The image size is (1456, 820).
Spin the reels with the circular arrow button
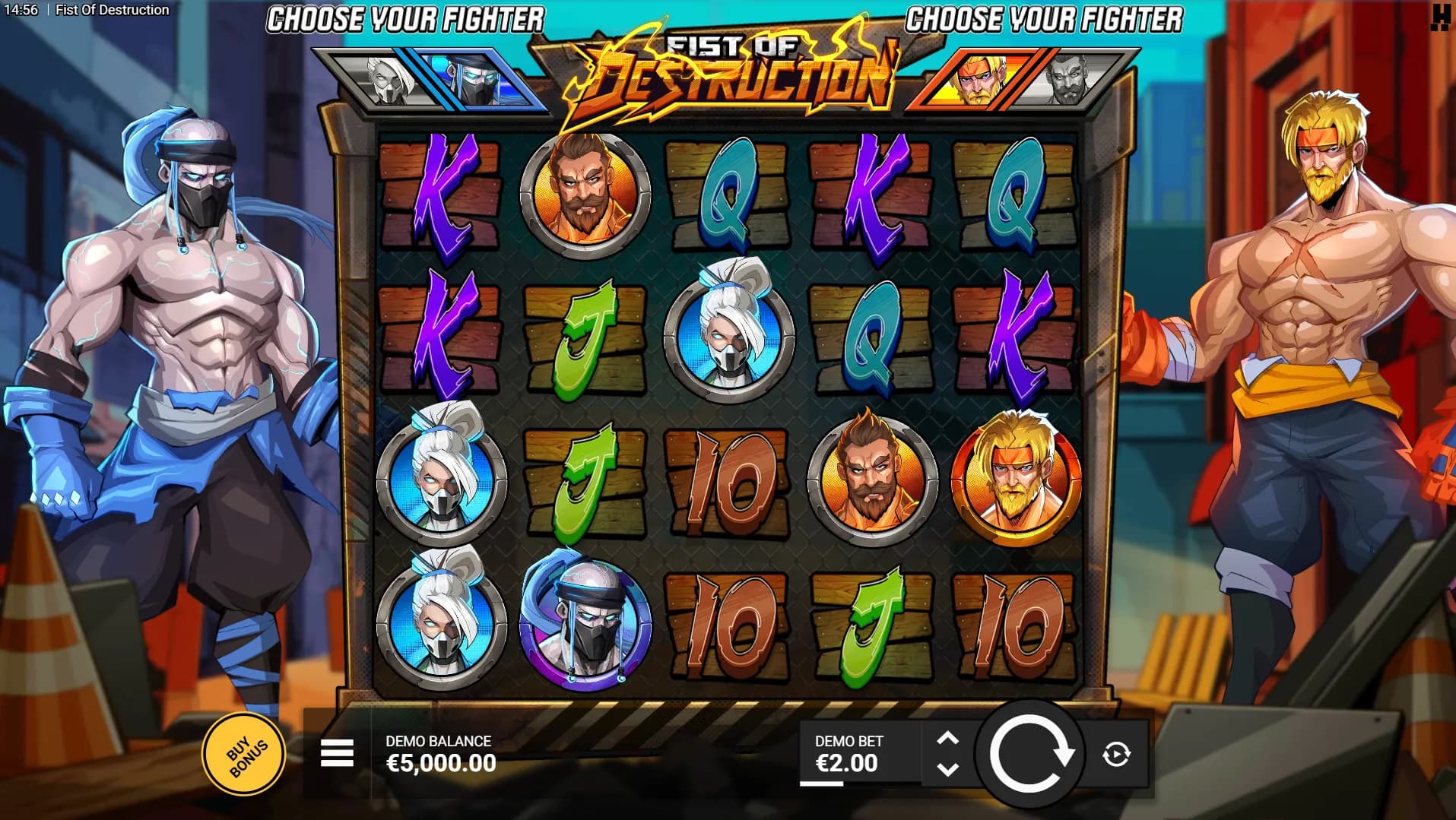tap(1030, 755)
